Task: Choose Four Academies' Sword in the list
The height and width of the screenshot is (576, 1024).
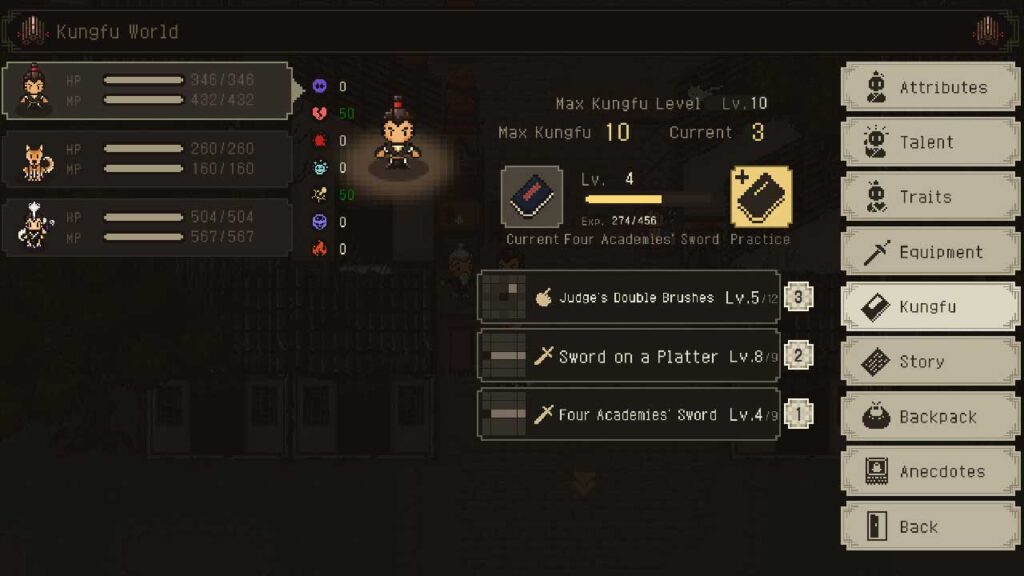Action: pyautogui.click(x=629, y=415)
